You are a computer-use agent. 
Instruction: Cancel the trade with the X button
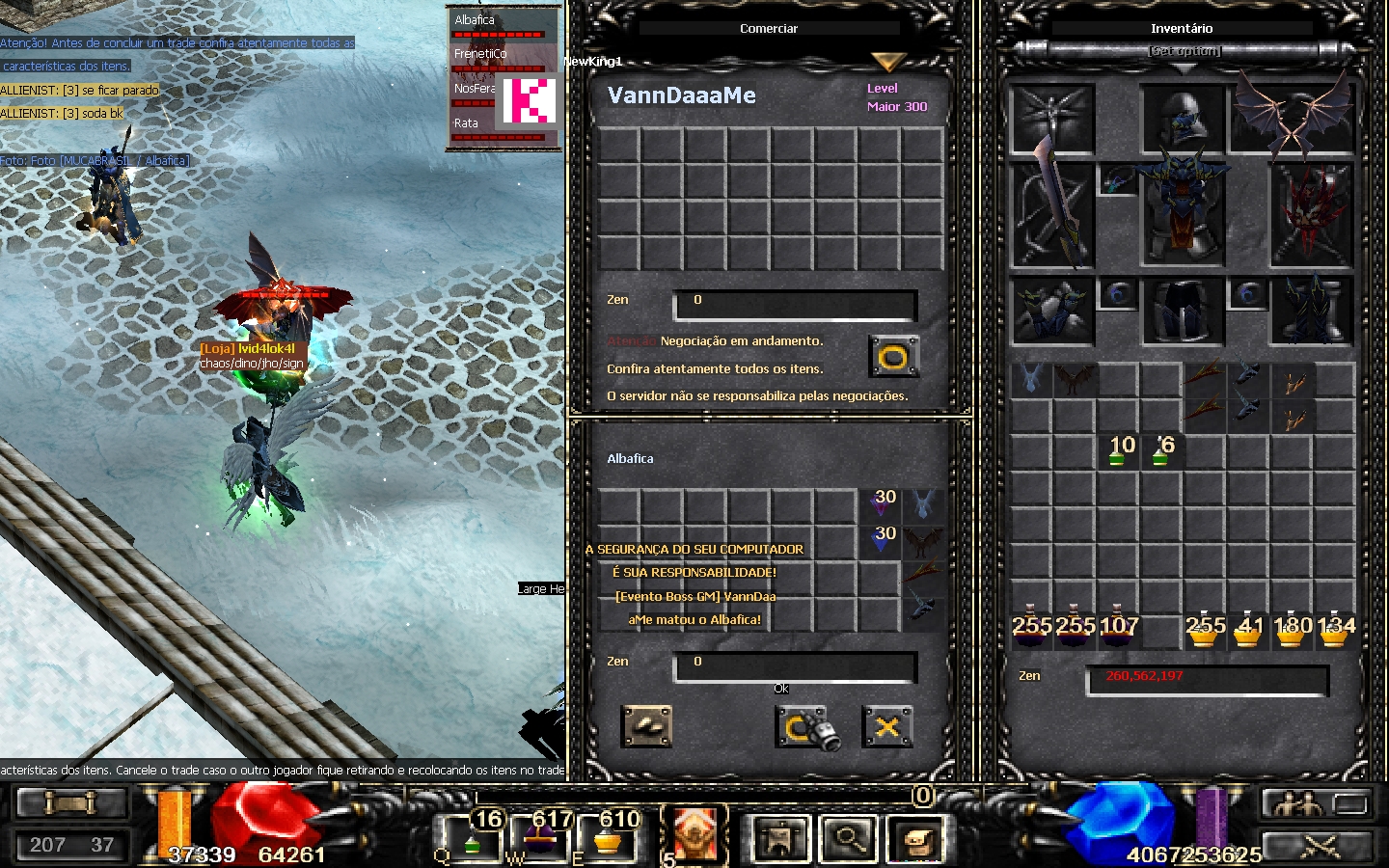(x=887, y=727)
